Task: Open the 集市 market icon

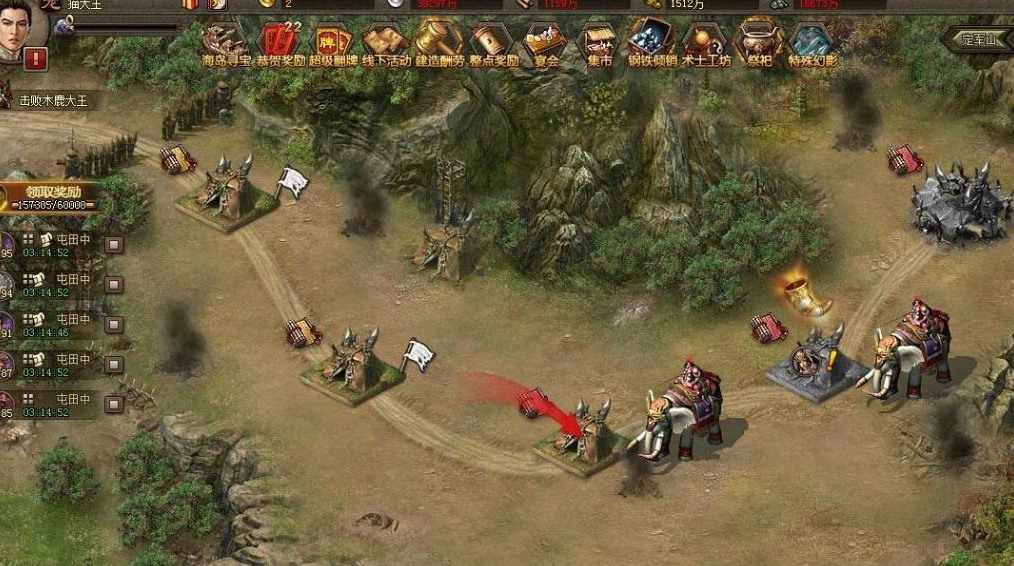Action: (599, 42)
